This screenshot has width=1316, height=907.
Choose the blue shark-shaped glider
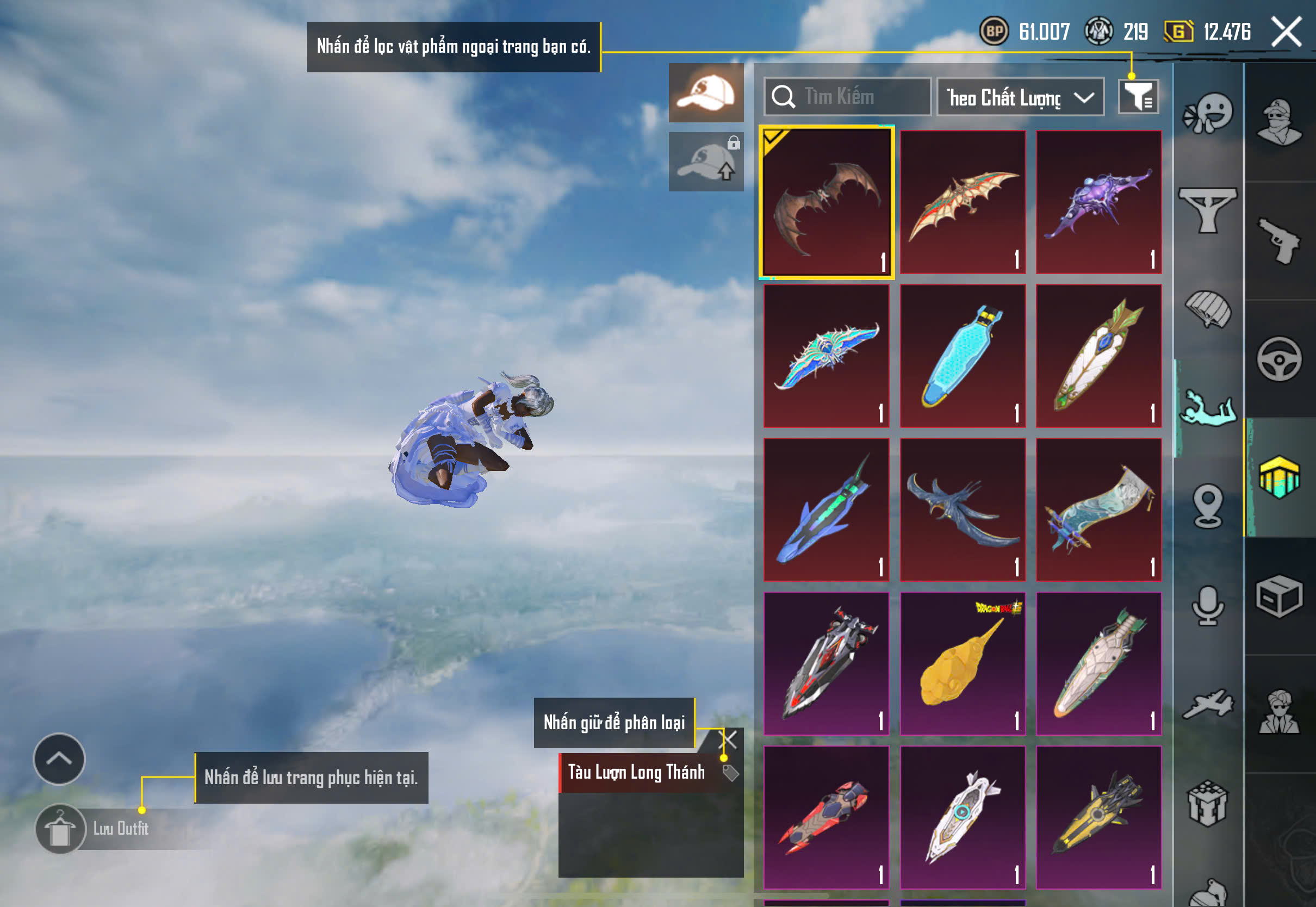[x=826, y=510]
